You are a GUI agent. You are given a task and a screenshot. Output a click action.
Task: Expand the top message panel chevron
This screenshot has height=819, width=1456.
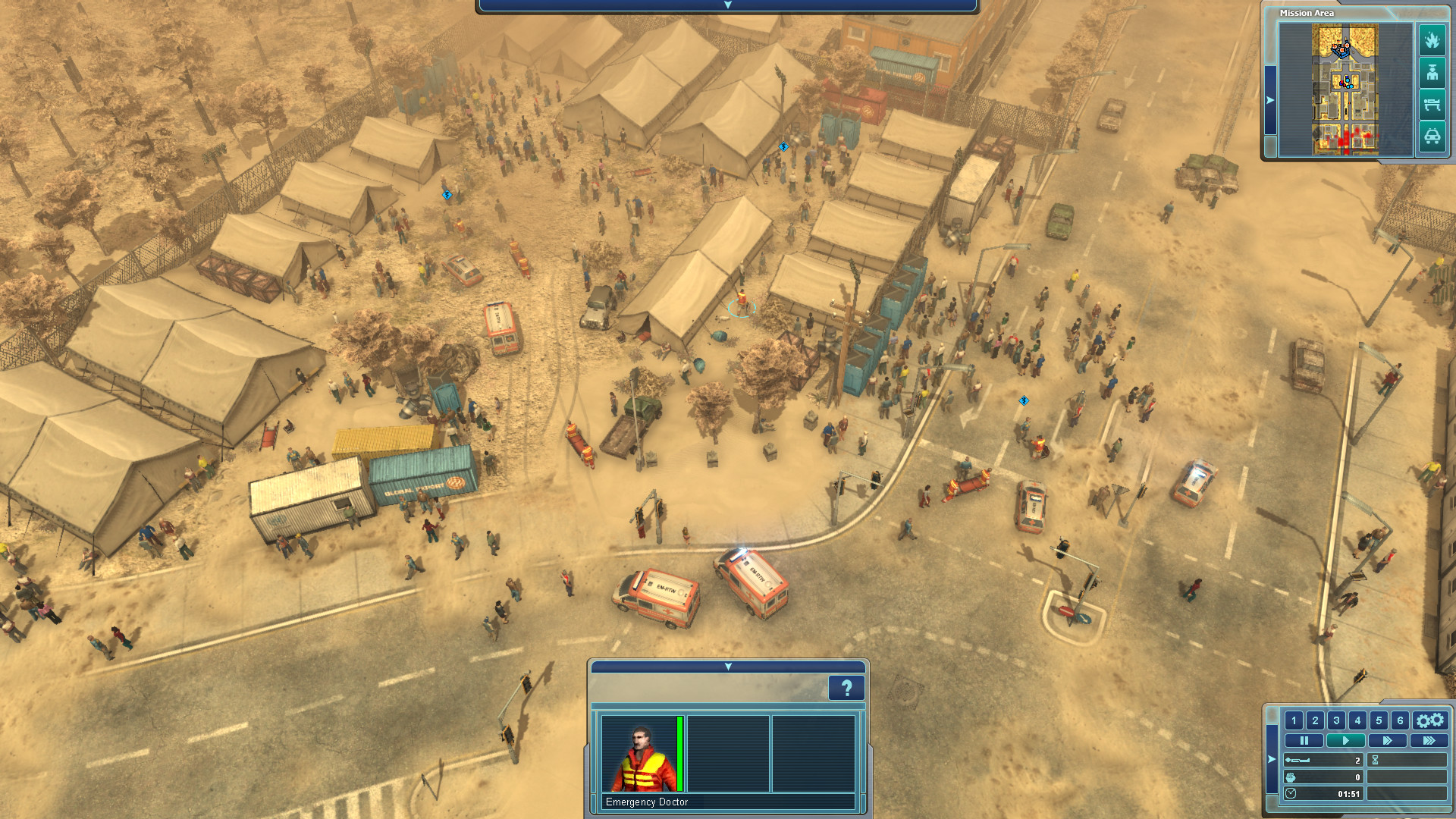pyautogui.click(x=728, y=5)
